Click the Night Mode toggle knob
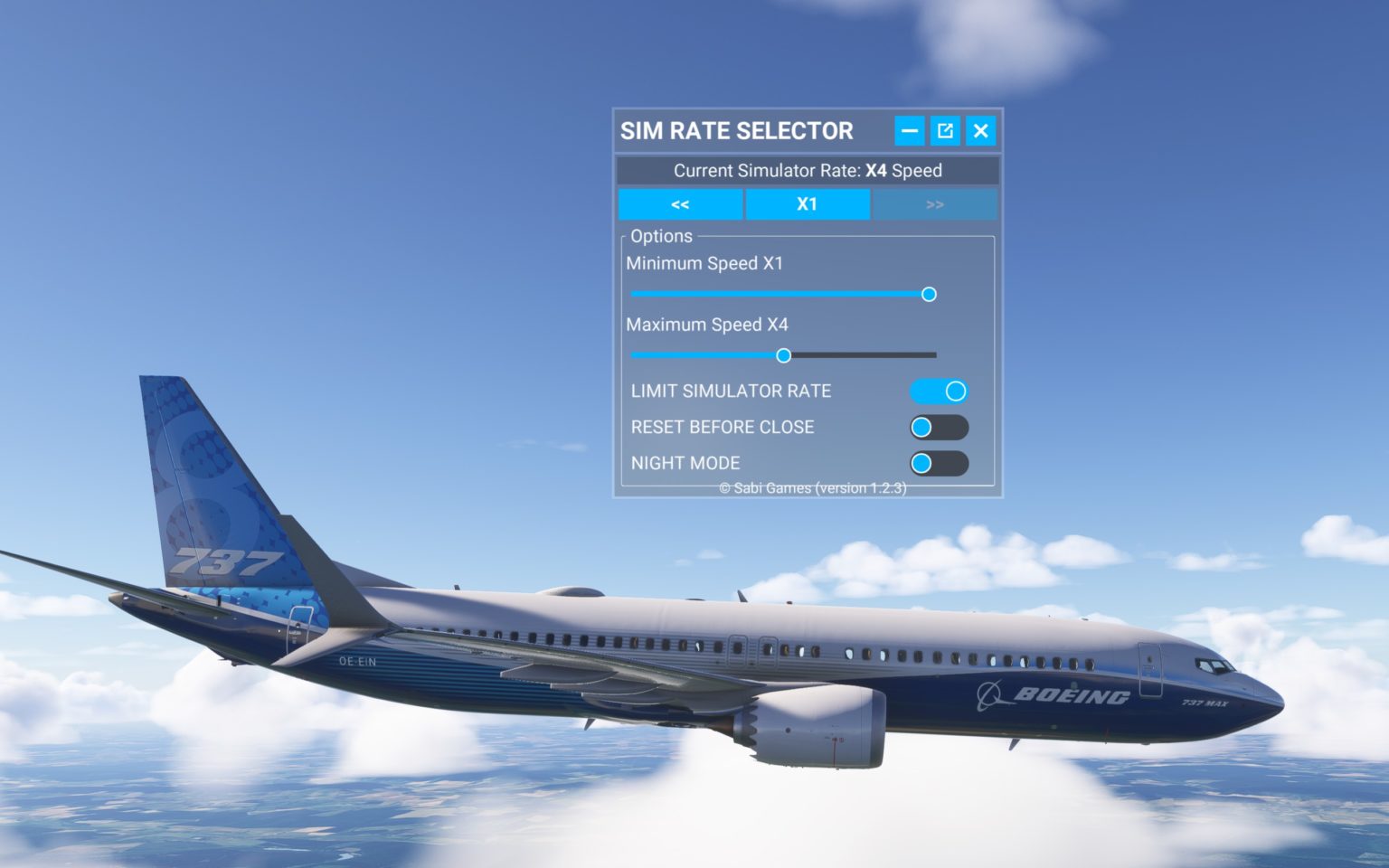The height and width of the screenshot is (868, 1389). (922, 463)
